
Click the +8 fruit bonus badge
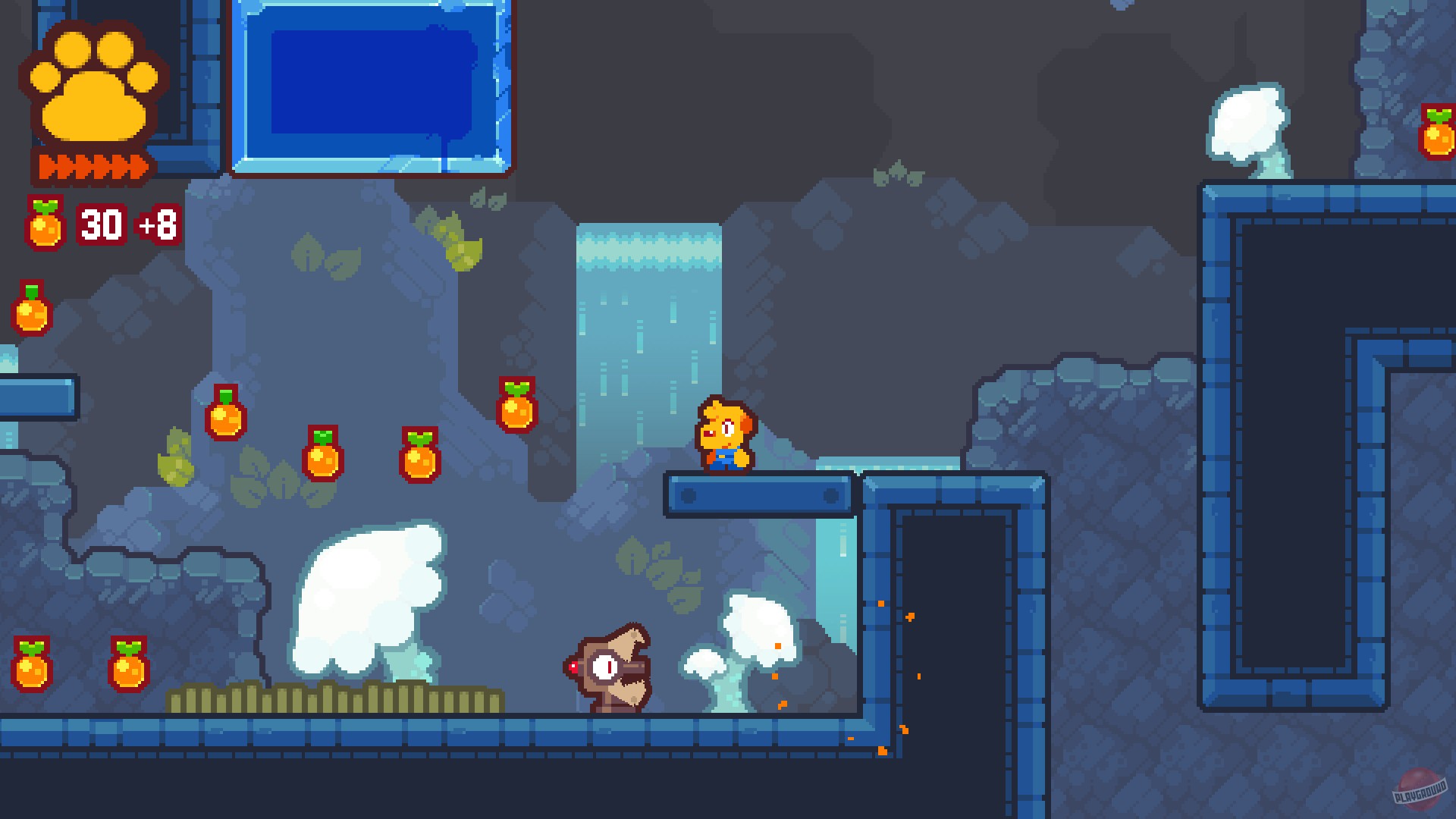[x=156, y=224]
